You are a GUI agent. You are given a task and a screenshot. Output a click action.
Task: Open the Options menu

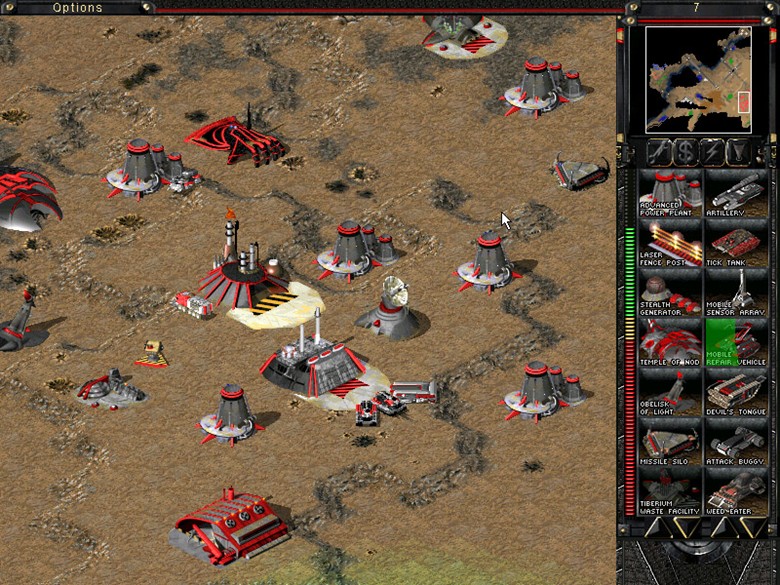77,8
